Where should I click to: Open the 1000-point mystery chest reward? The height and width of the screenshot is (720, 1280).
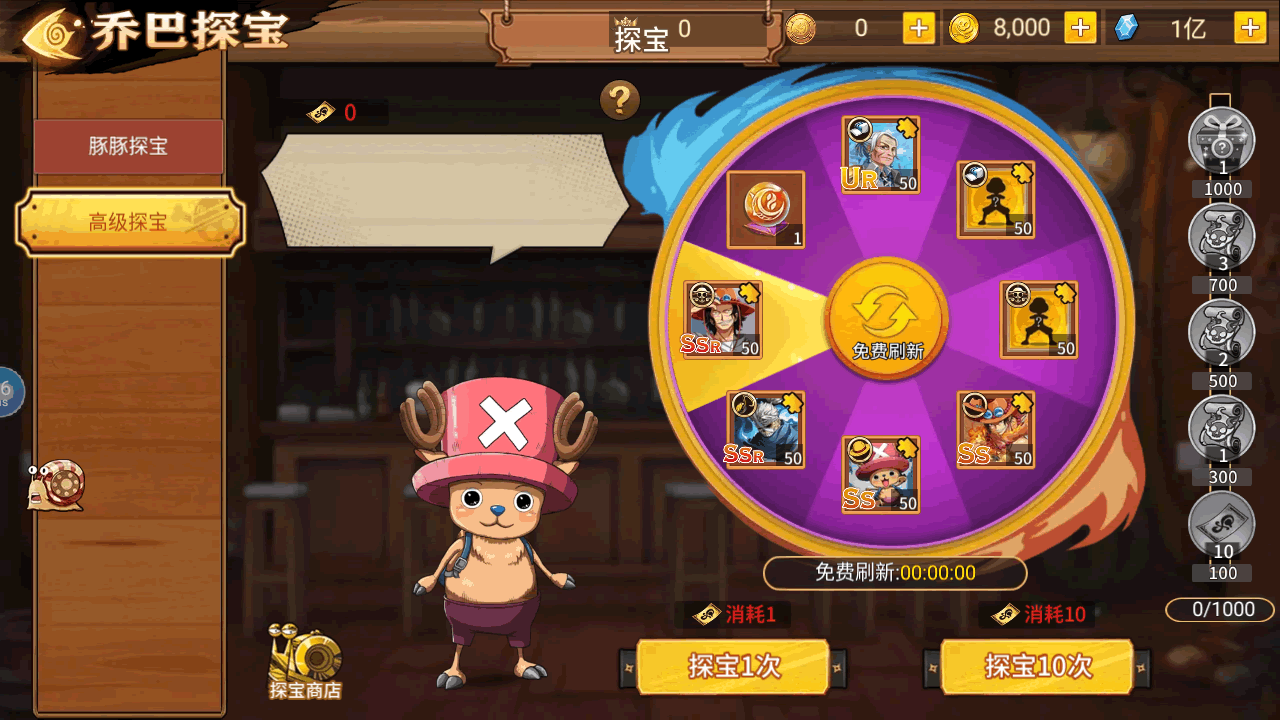point(1221,140)
